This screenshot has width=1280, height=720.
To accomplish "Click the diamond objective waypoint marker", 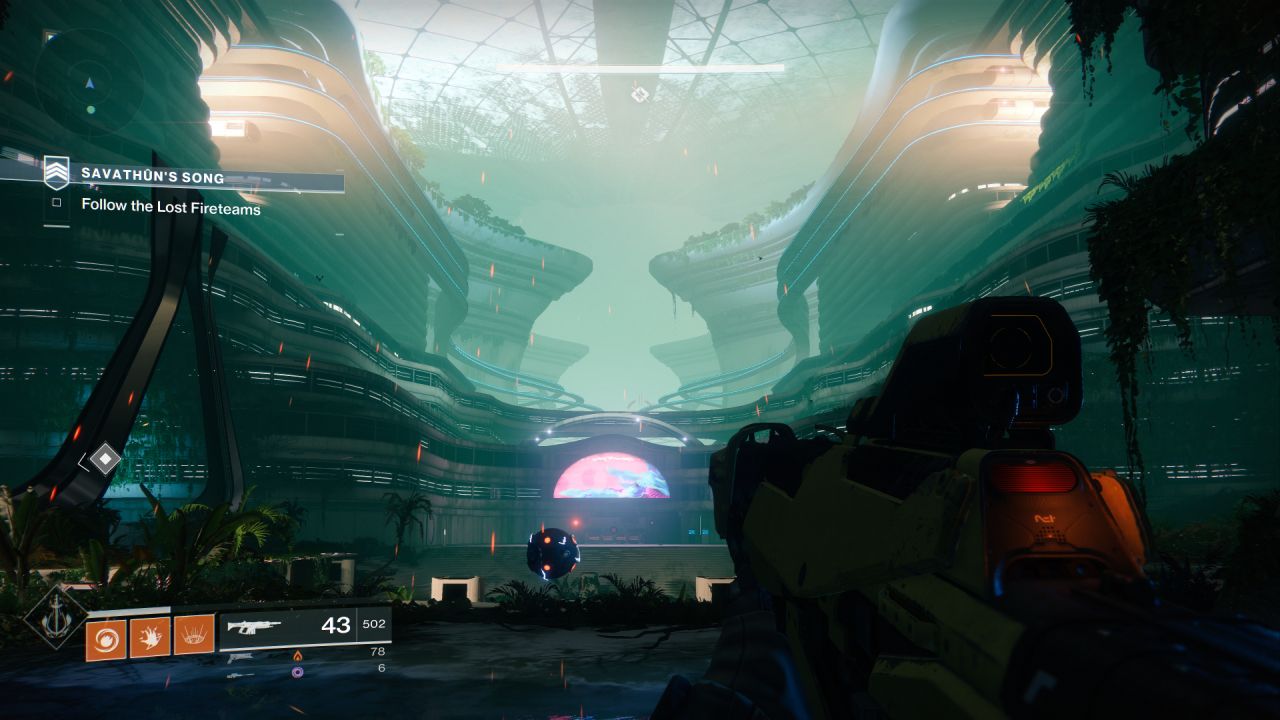I will point(104,460).
